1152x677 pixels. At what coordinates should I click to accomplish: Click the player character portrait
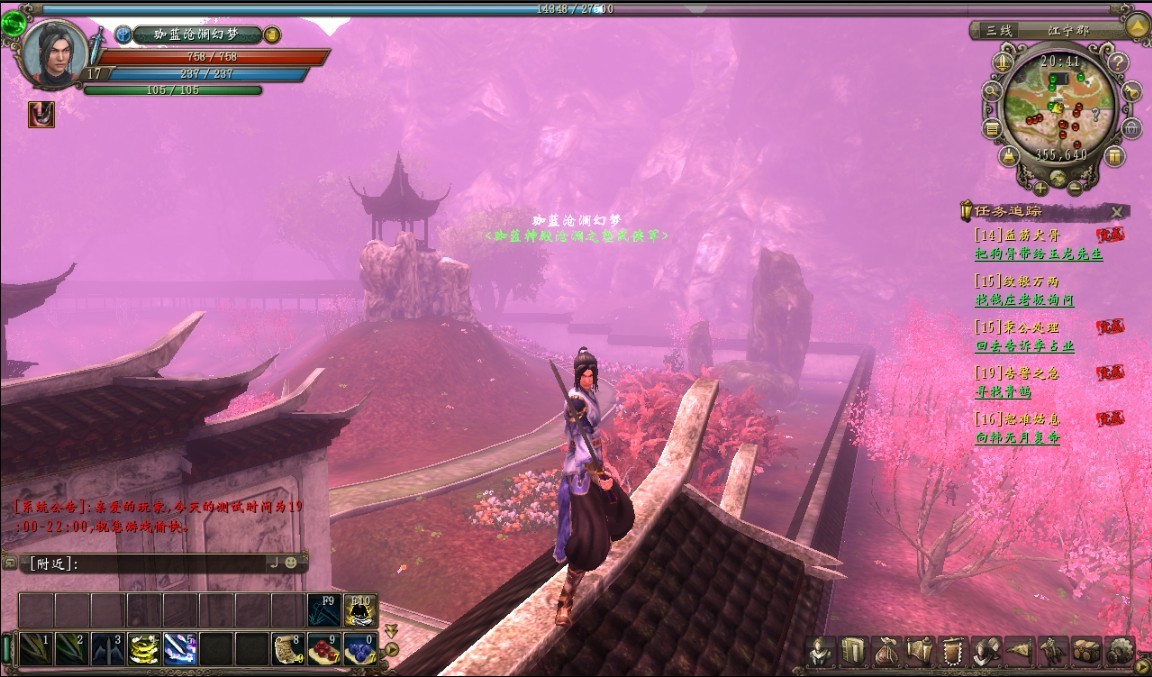click(x=53, y=53)
